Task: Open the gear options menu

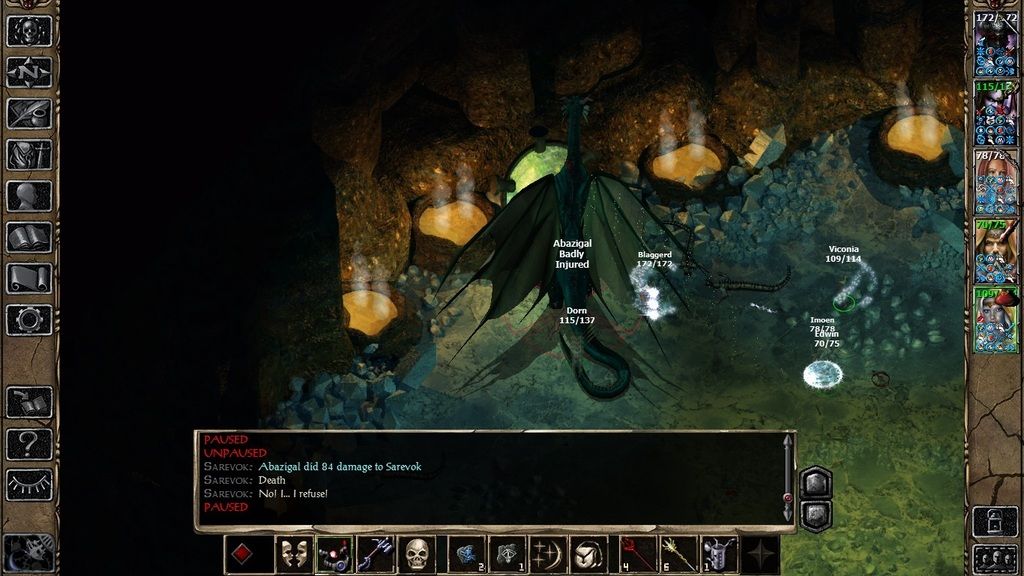Action: point(29,319)
